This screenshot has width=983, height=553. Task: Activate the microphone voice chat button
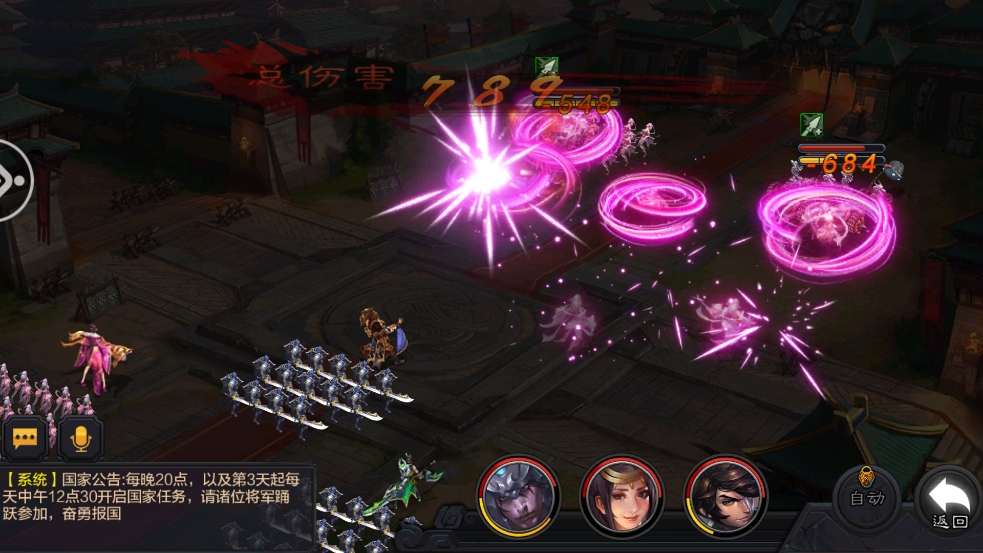pyautogui.click(x=79, y=438)
